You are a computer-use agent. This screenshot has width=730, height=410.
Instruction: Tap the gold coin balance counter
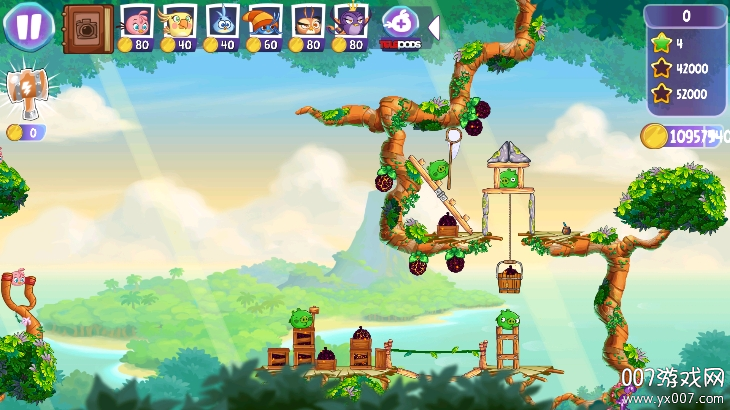tap(683, 137)
